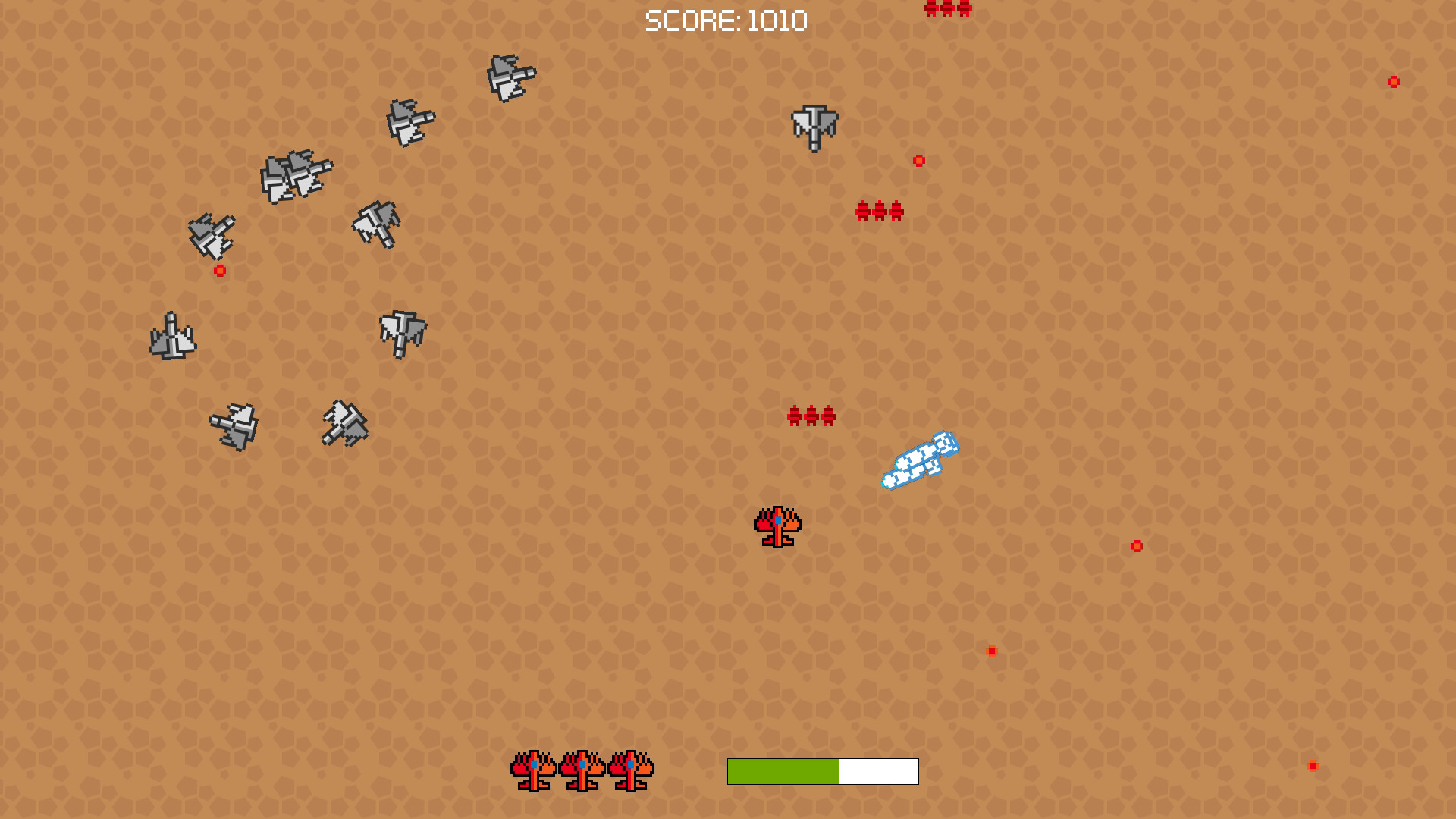Image resolution: width=1456 pixels, height=819 pixels.
Task: Select the blue spaceship sprite
Action: [x=921, y=459]
